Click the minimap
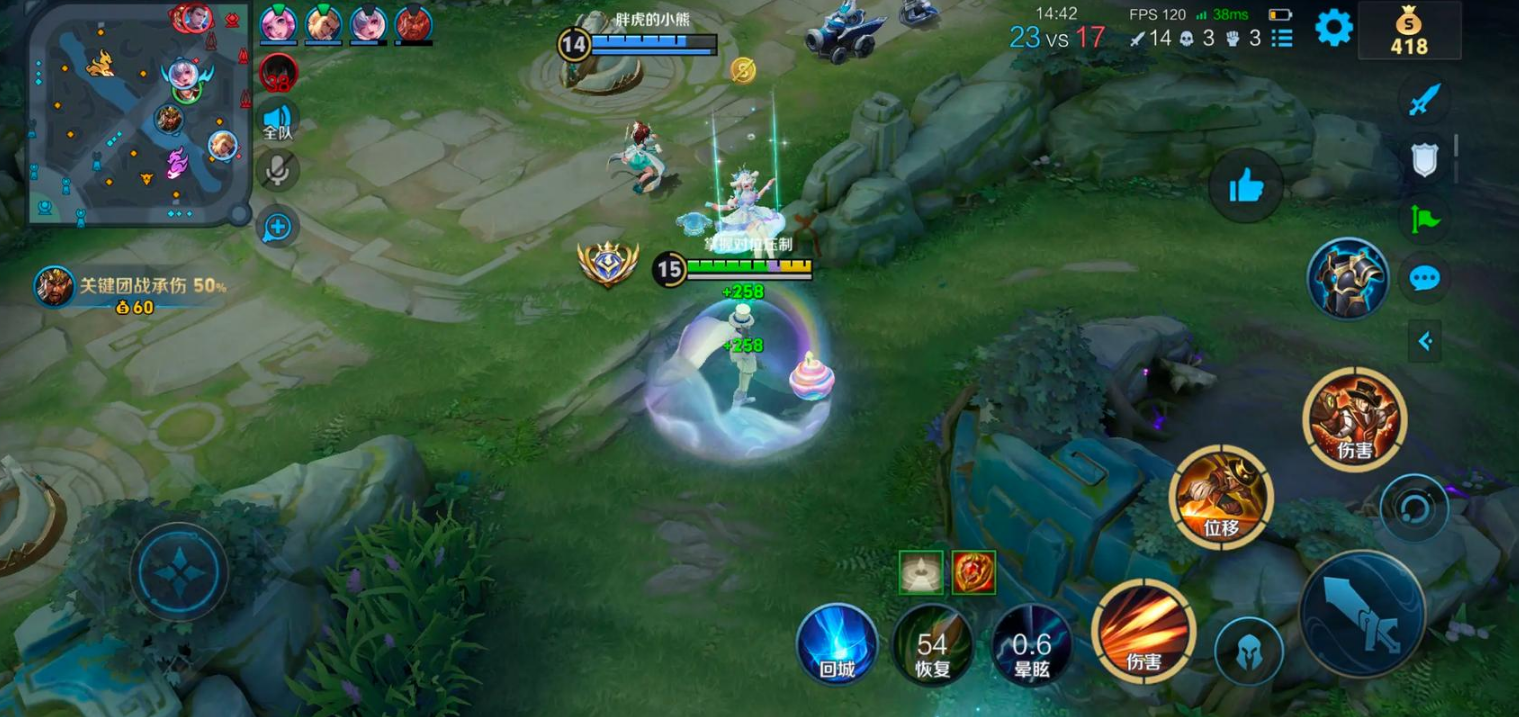The height and width of the screenshot is (717, 1519). click(x=137, y=112)
